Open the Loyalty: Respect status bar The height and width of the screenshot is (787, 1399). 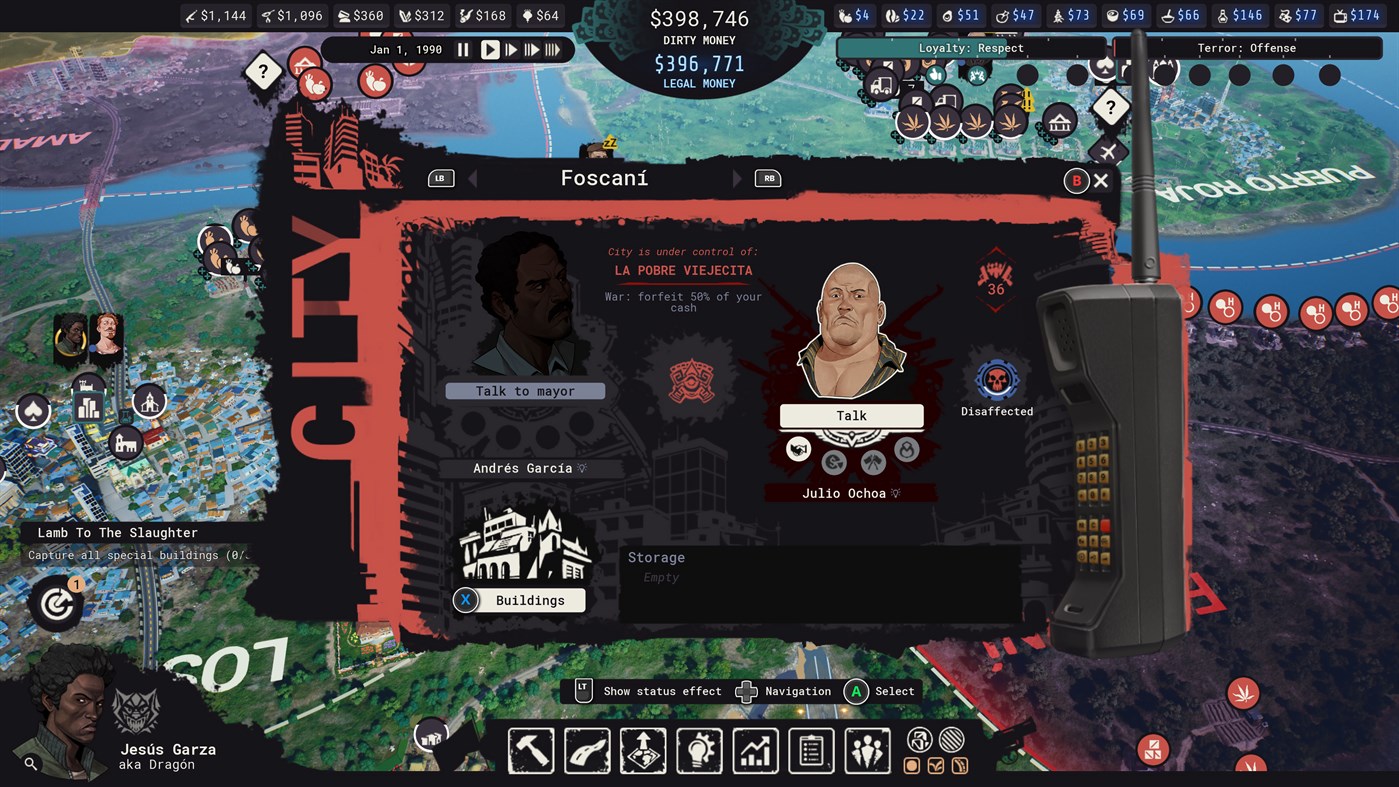coord(969,47)
